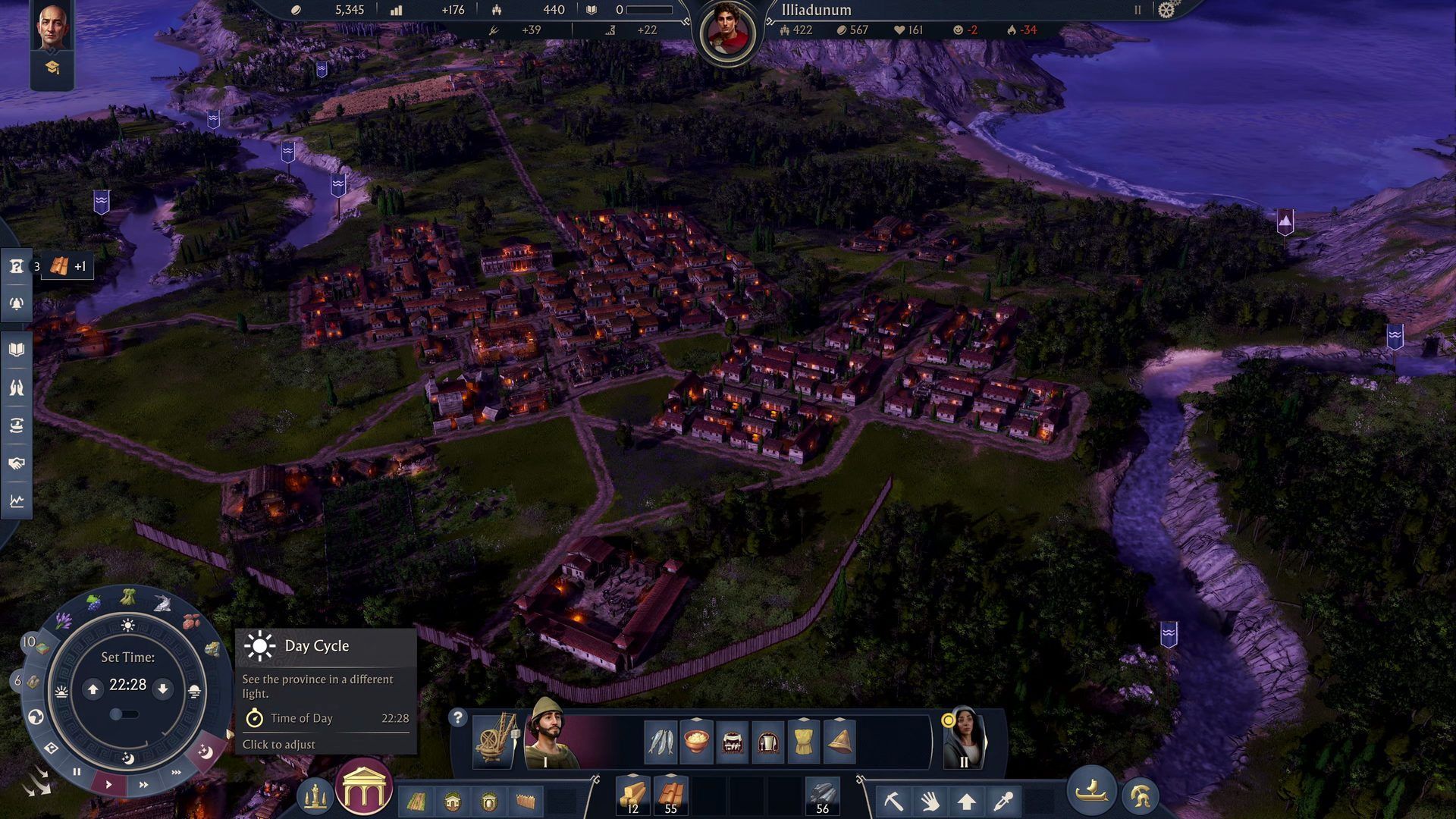Set game speed to triple fast-forward
1456x819 pixels.
[x=176, y=773]
